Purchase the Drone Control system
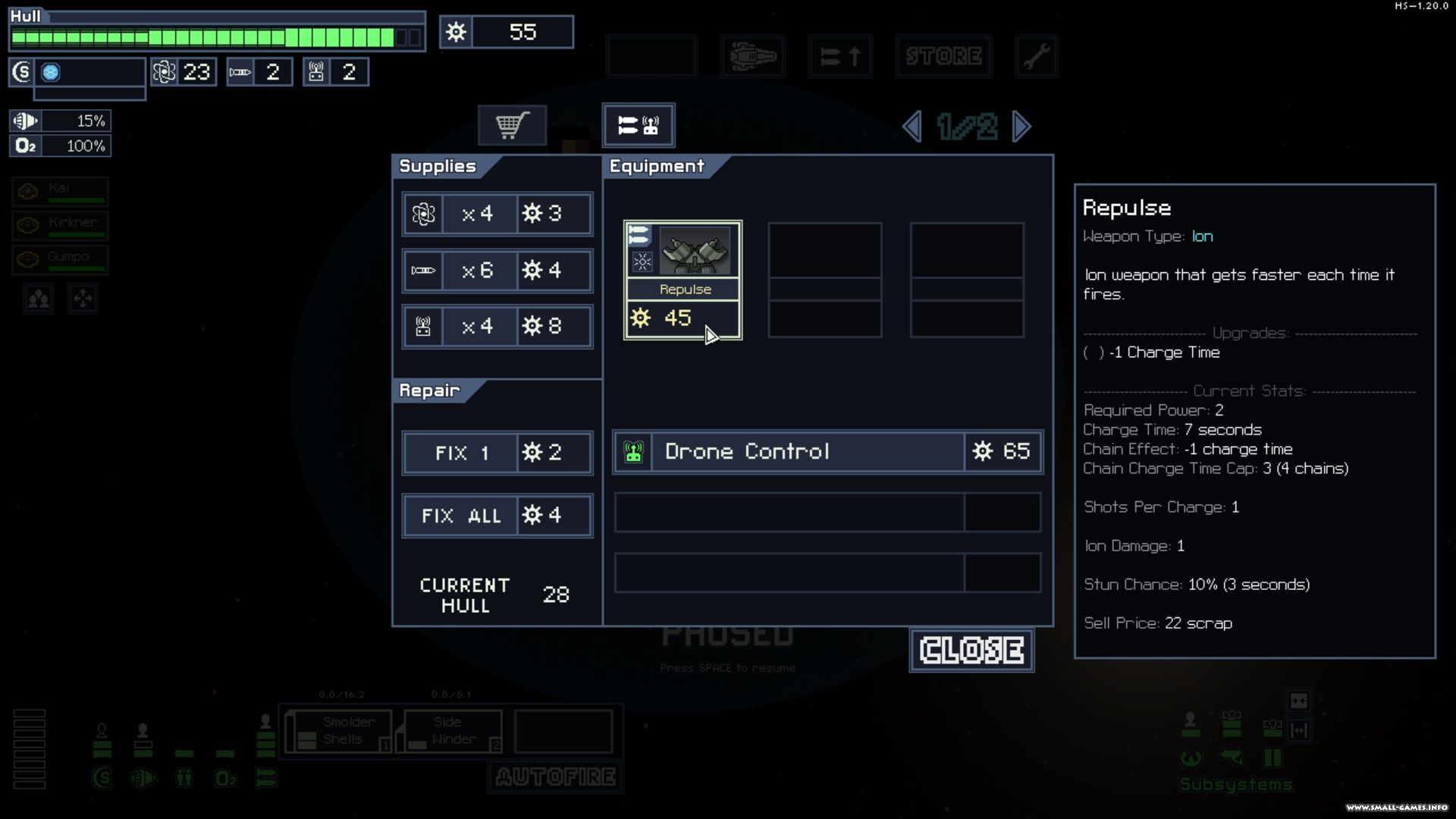Screen dimensions: 1456x819 point(827,452)
